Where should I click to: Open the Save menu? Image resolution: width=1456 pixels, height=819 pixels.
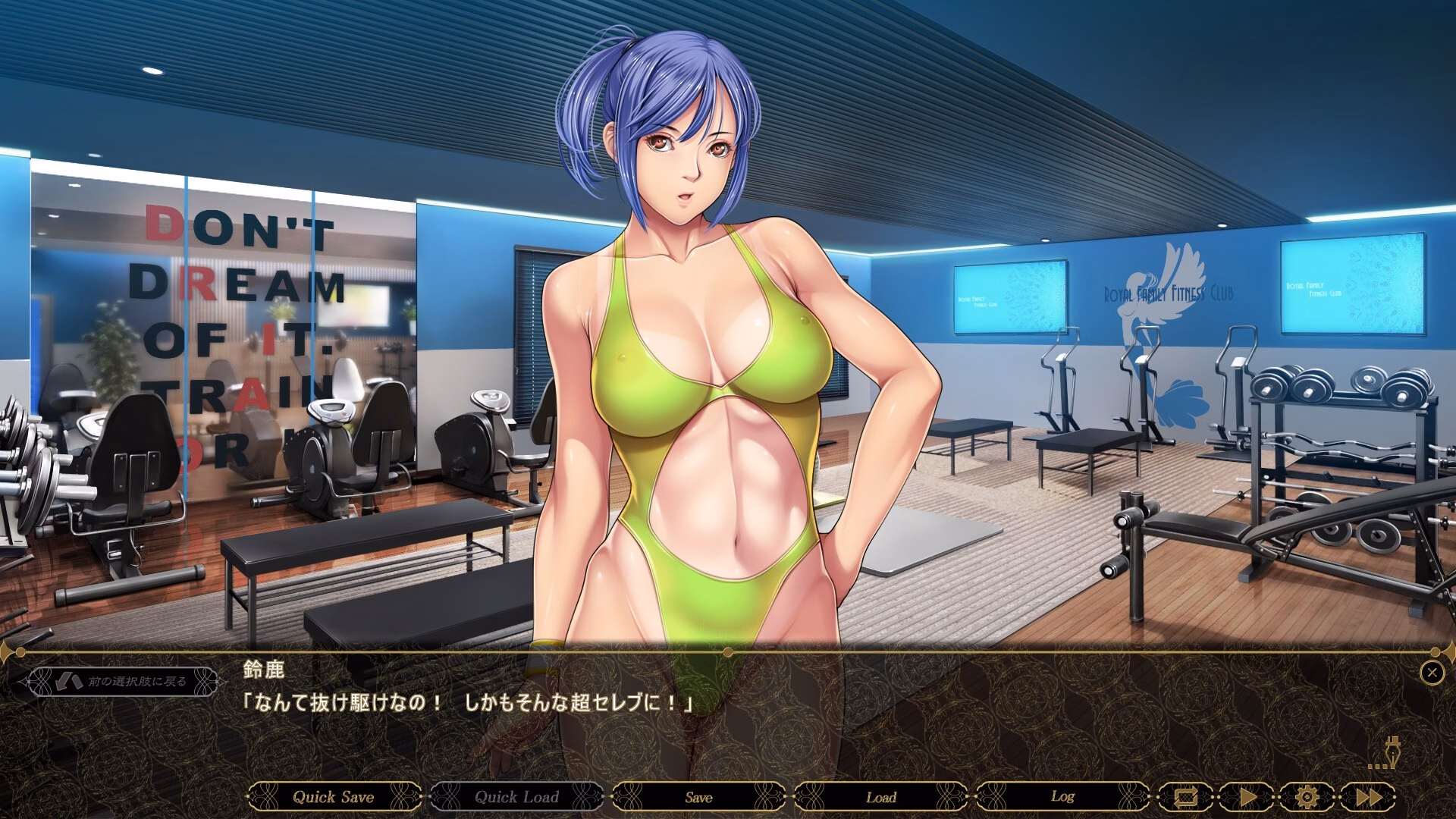click(698, 797)
